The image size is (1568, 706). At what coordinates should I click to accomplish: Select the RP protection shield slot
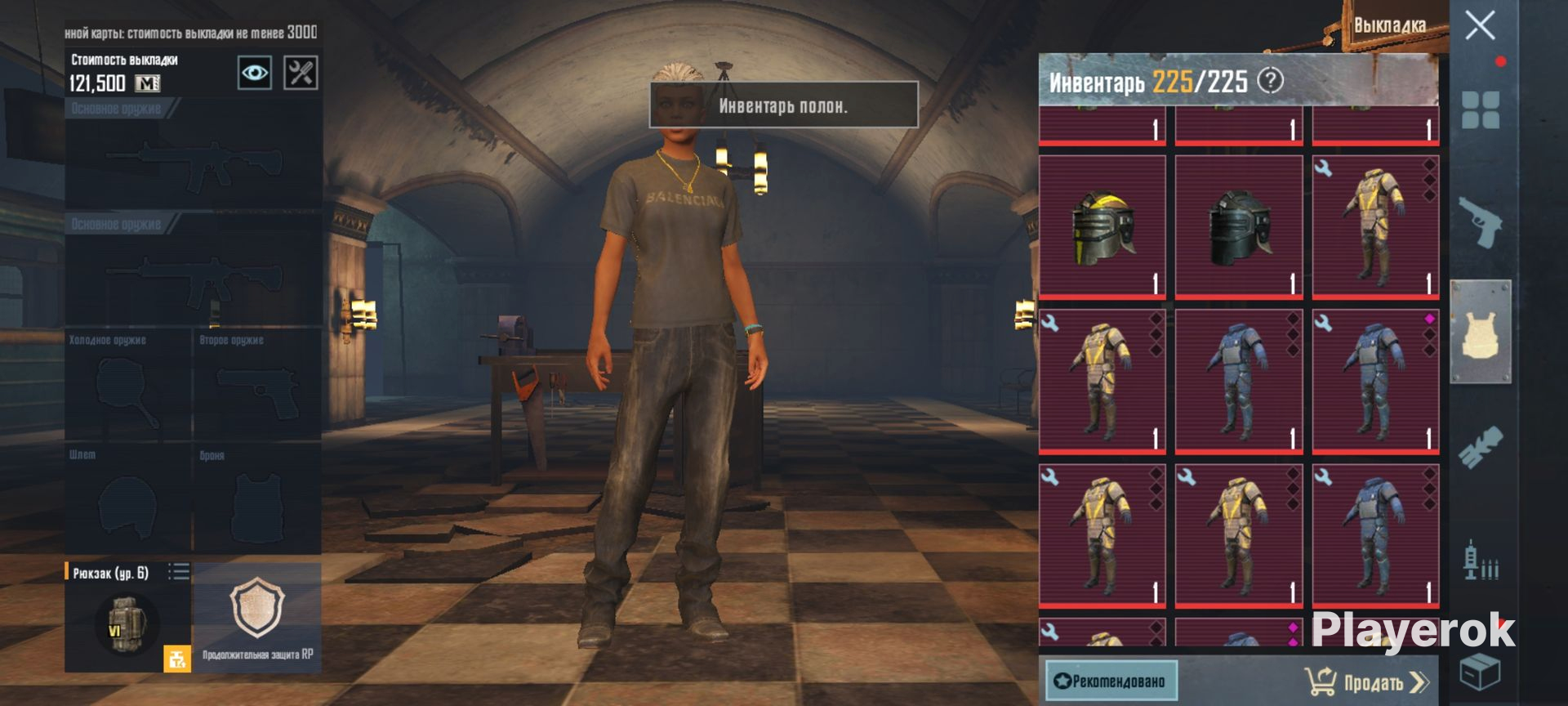pyautogui.click(x=257, y=613)
